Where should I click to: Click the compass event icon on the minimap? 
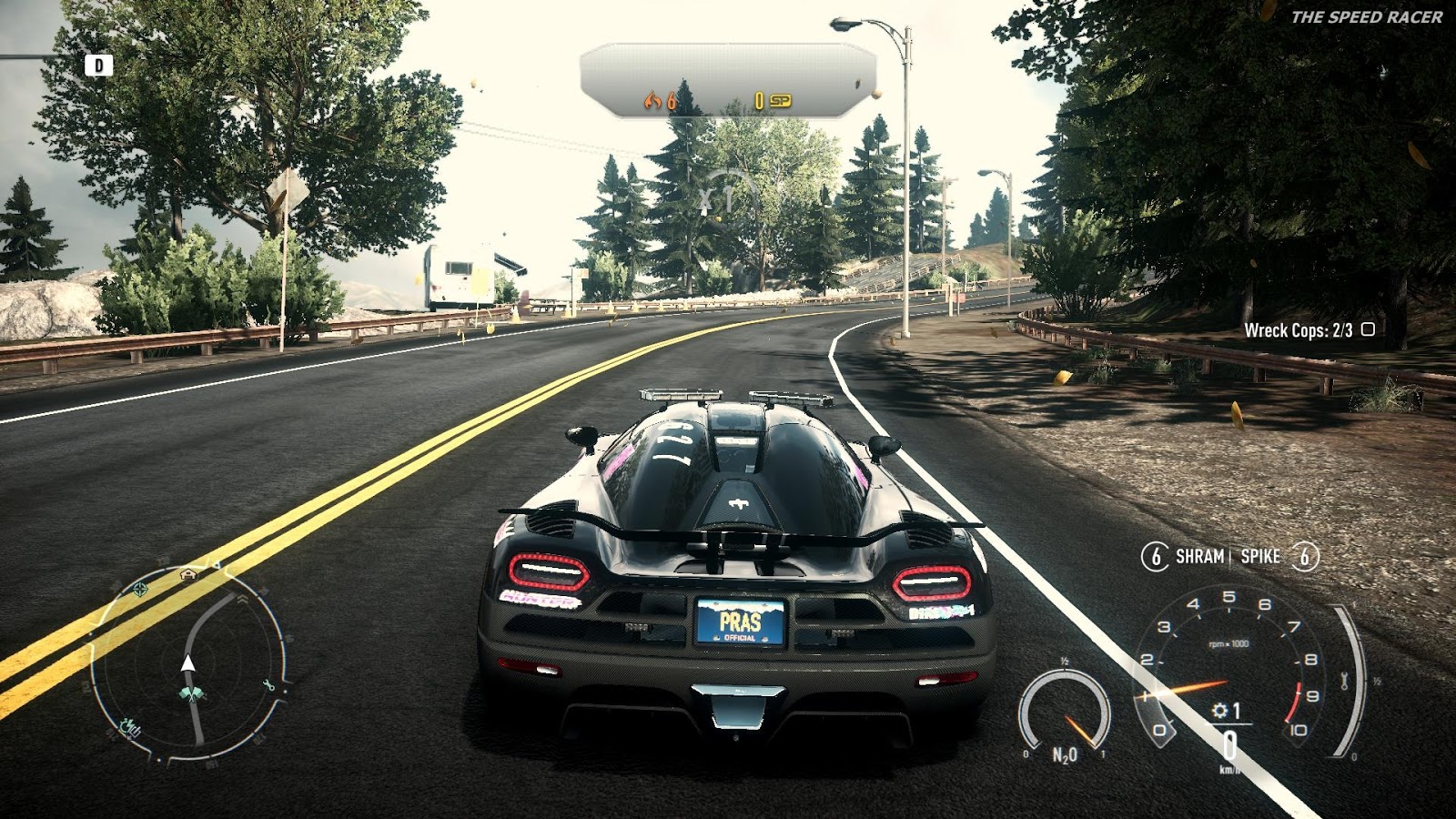click(x=139, y=589)
